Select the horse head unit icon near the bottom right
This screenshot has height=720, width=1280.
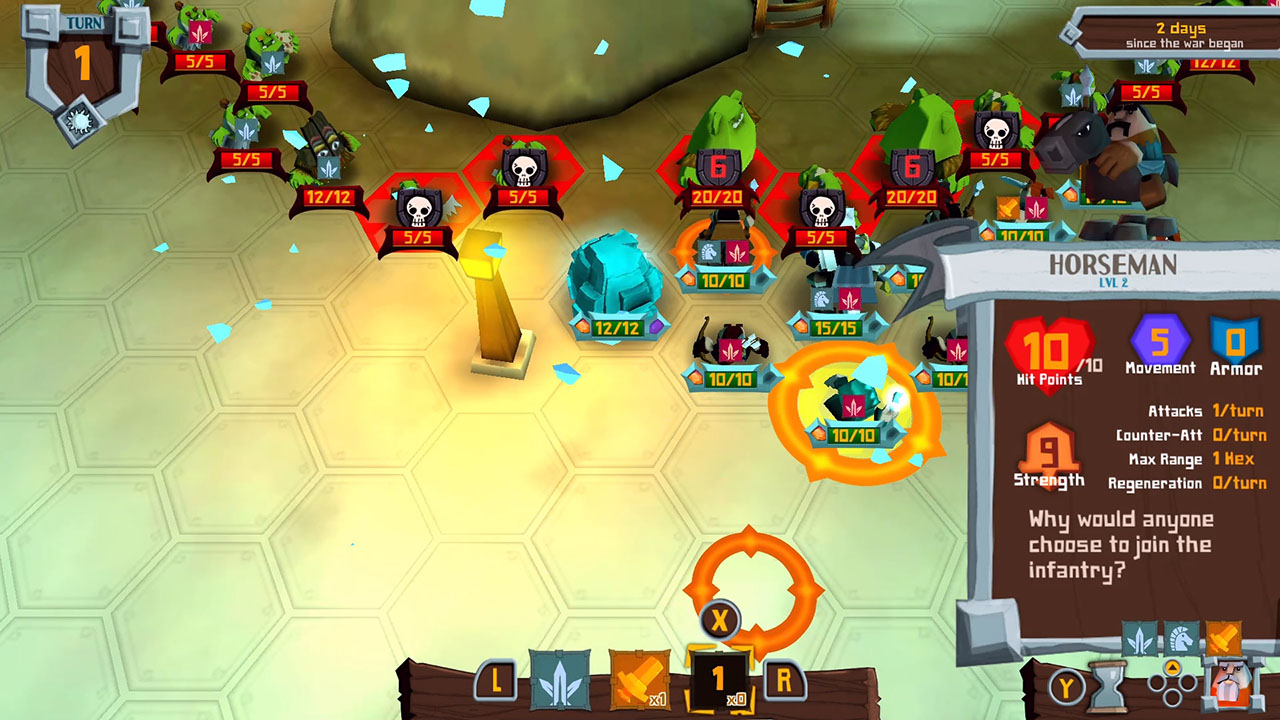1181,640
